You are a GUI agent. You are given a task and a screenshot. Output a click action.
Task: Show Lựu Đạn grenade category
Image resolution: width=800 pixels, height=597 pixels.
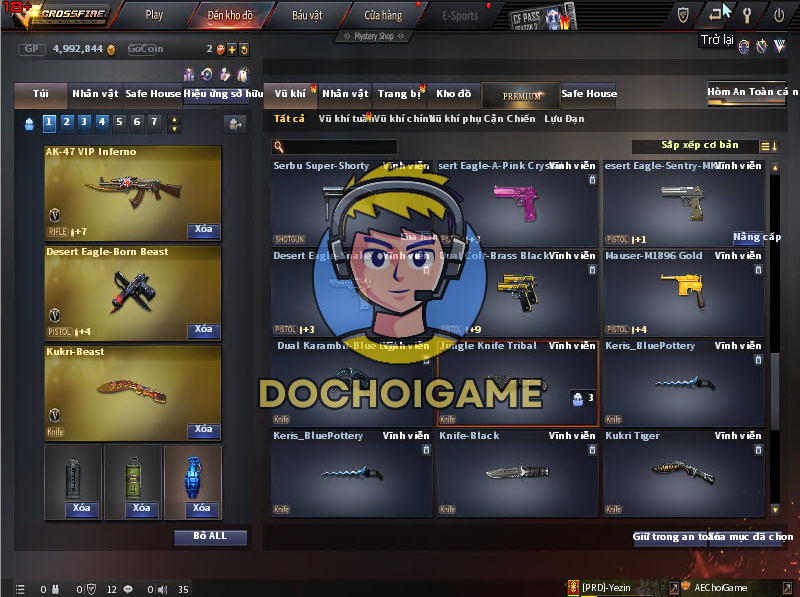[x=564, y=119]
